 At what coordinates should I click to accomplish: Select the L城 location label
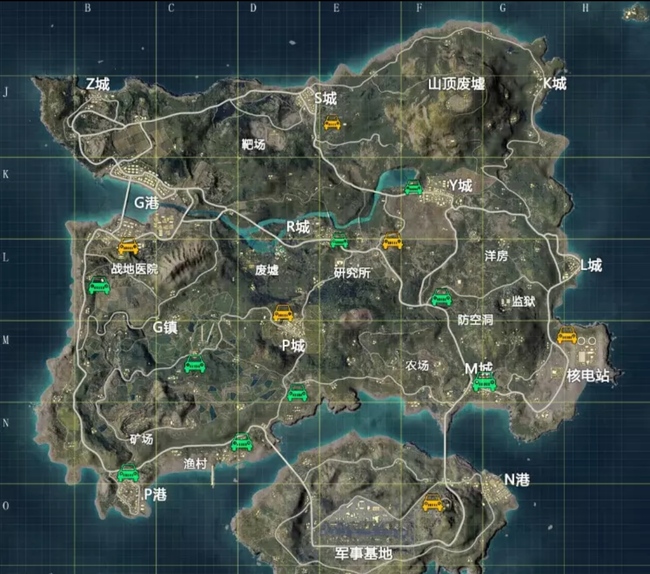[591, 265]
